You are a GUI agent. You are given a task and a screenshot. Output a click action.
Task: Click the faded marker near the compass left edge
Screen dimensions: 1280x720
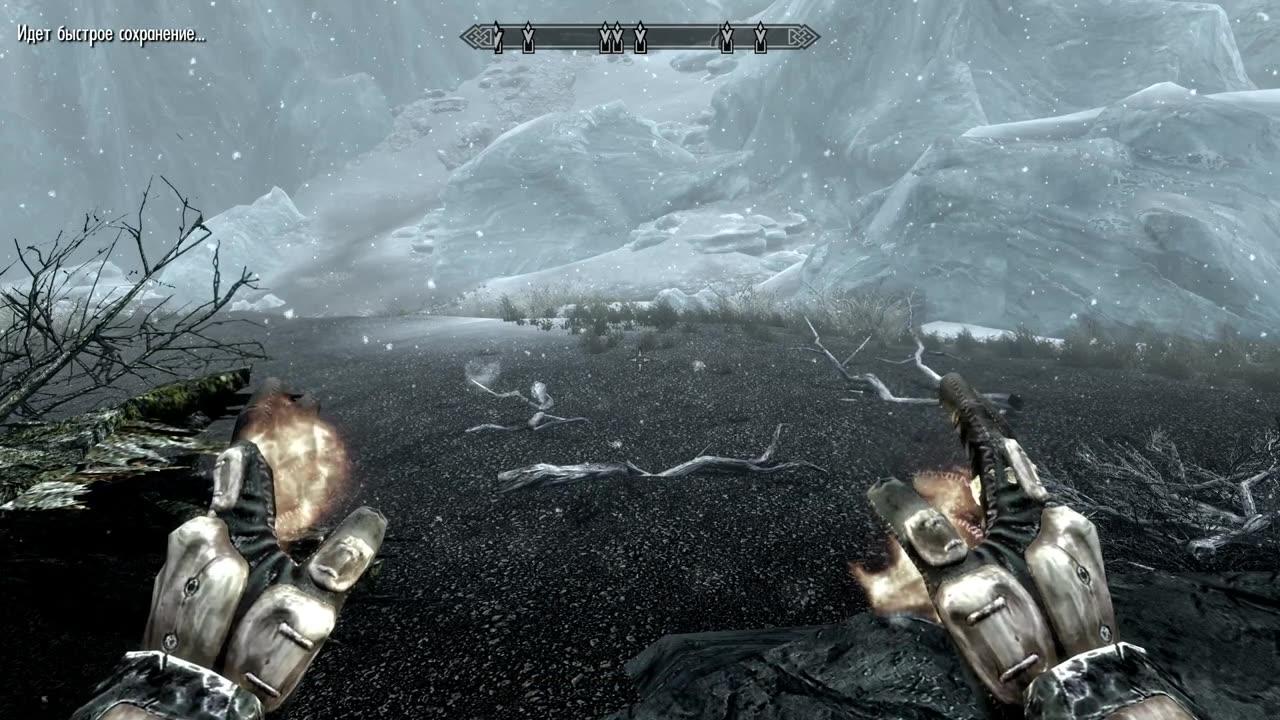click(496, 37)
